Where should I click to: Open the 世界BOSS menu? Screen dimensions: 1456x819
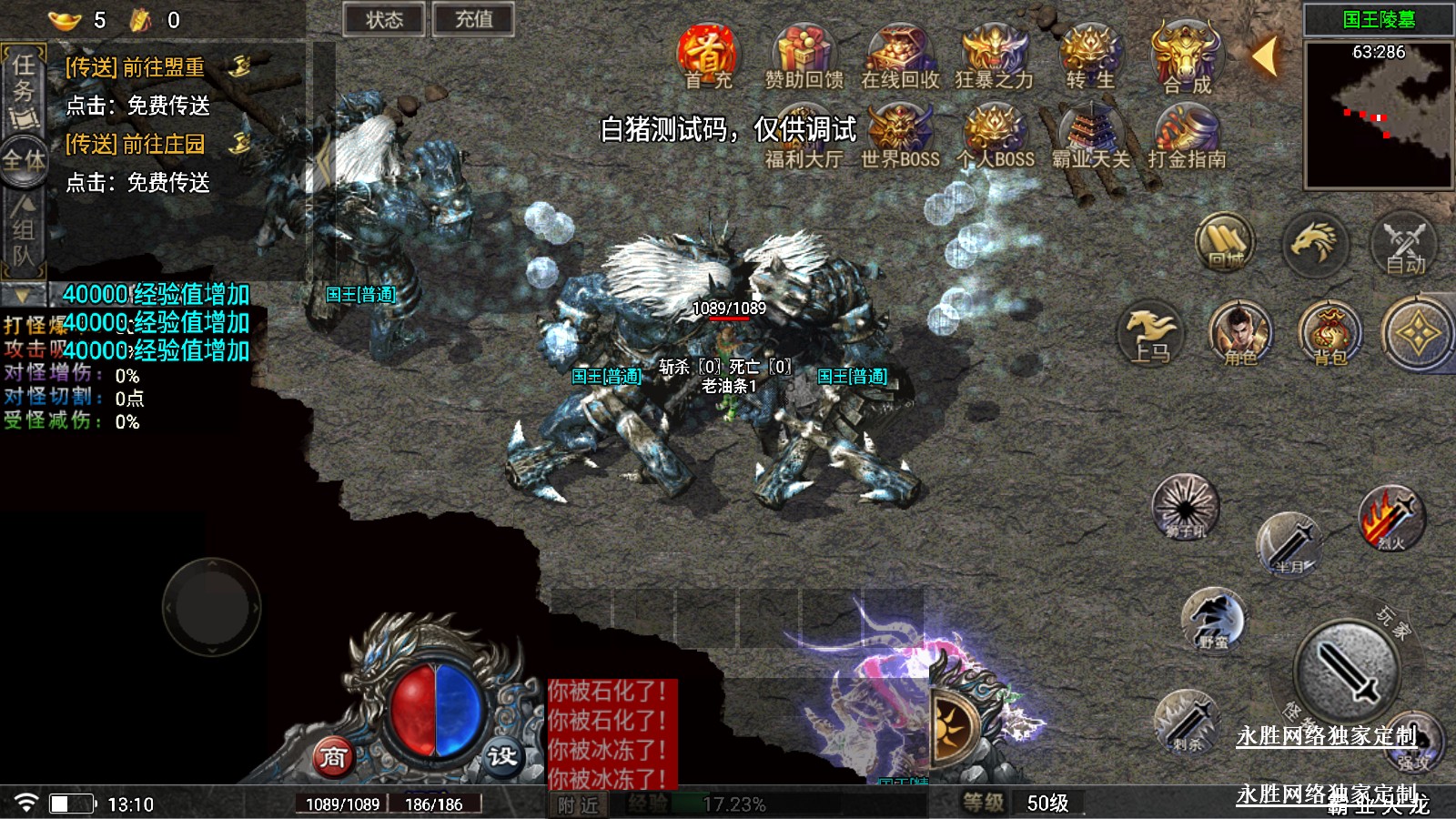pyautogui.click(x=899, y=136)
